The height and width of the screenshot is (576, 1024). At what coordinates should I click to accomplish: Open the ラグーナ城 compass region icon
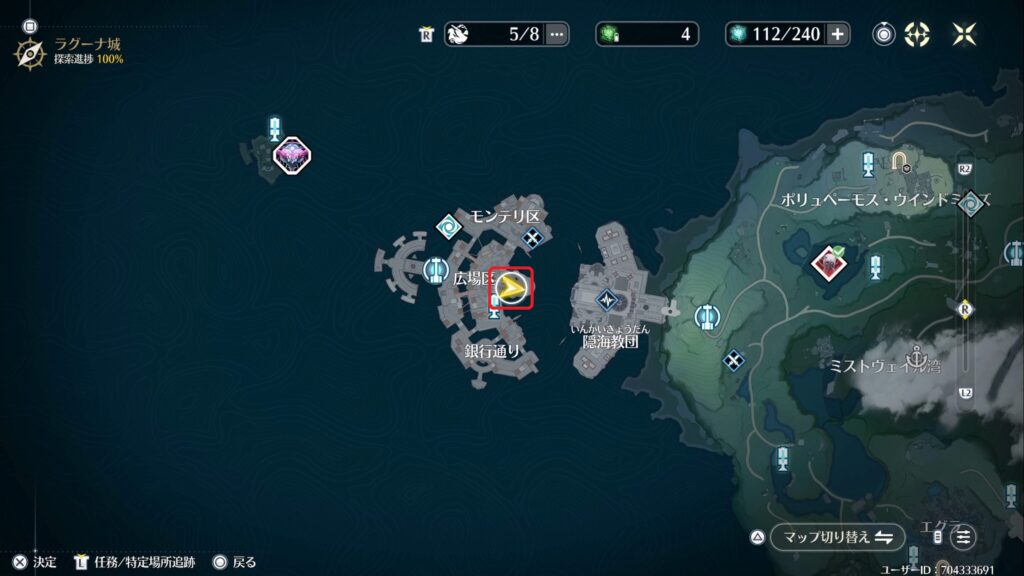pyautogui.click(x=29, y=51)
